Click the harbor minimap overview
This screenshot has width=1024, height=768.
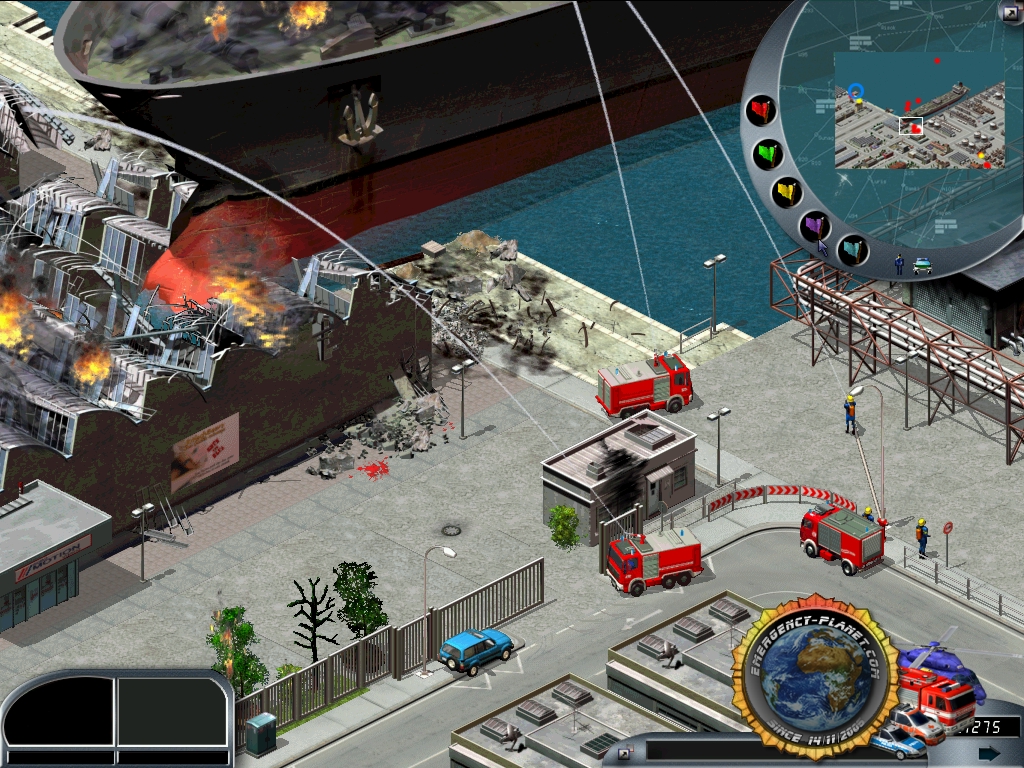point(919,110)
